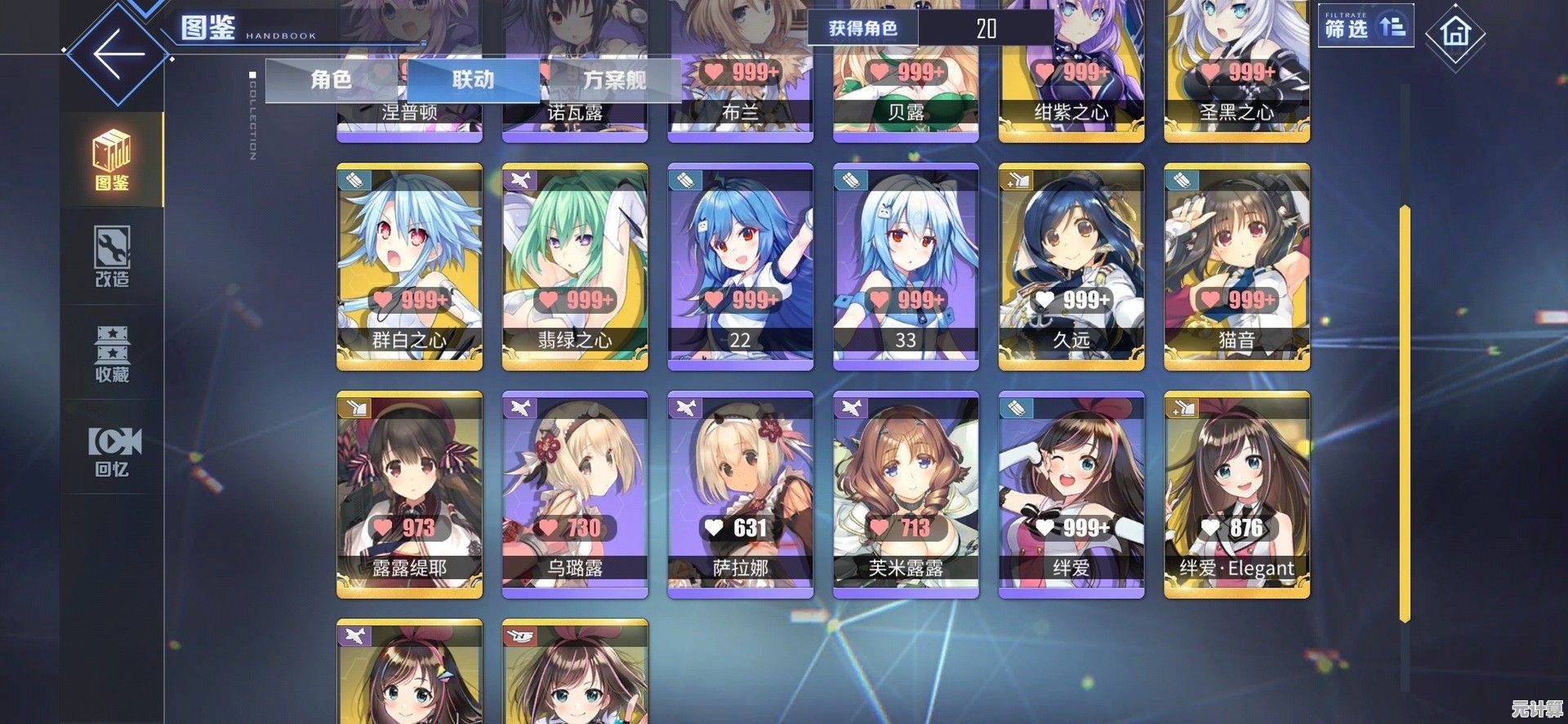Select the 联动 tab

(x=474, y=79)
